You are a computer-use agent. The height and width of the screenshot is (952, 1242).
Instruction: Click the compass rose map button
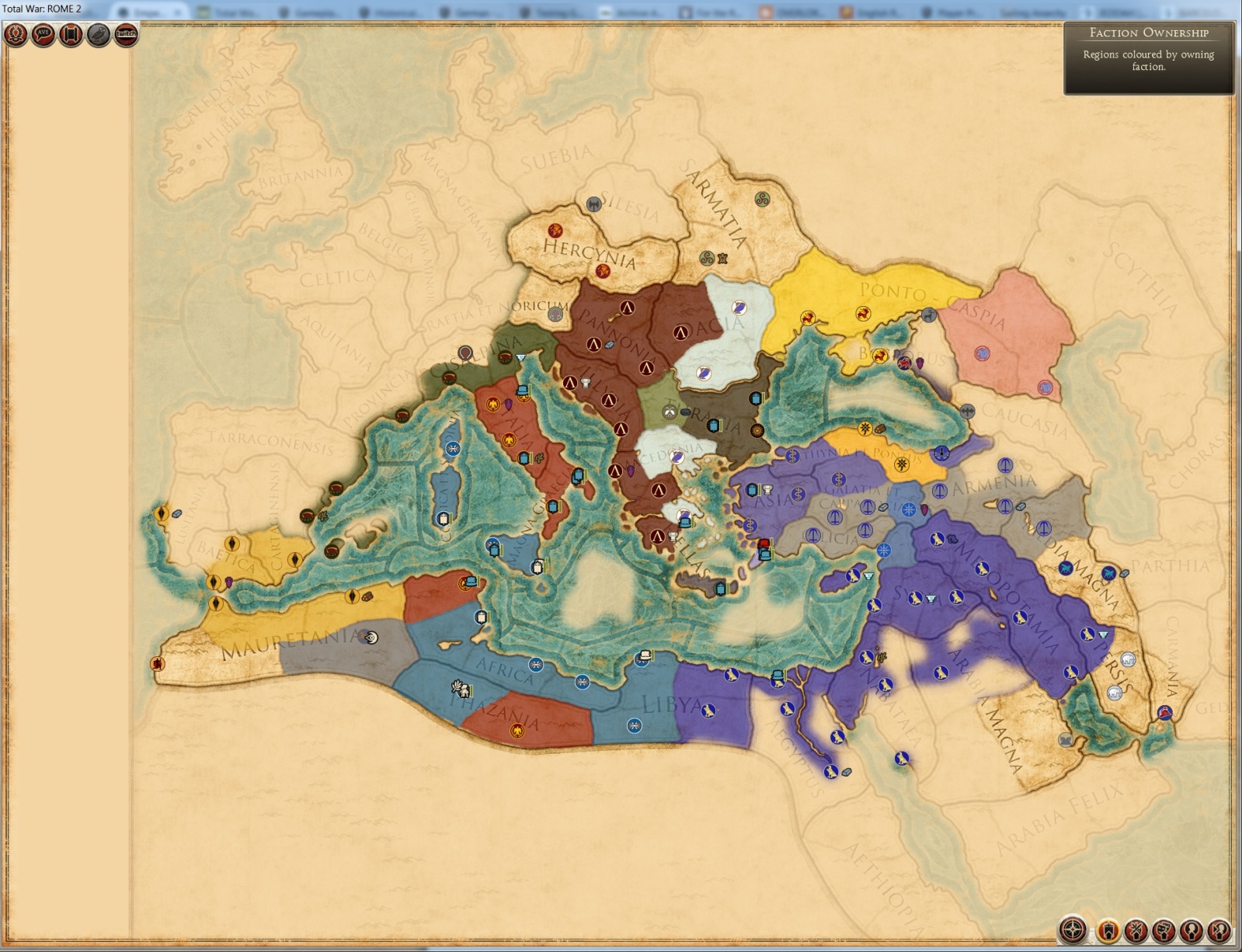pos(1073,929)
